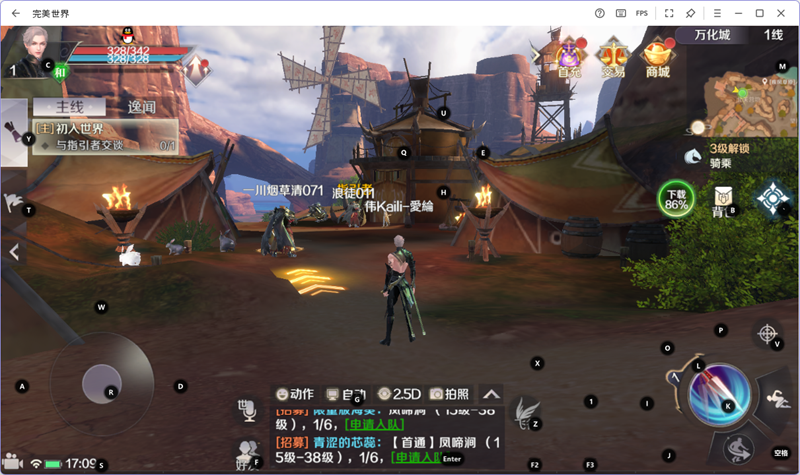Viewport: 800px width, 475px height.
Task: Open the player character portrait
Action: [x=38, y=48]
